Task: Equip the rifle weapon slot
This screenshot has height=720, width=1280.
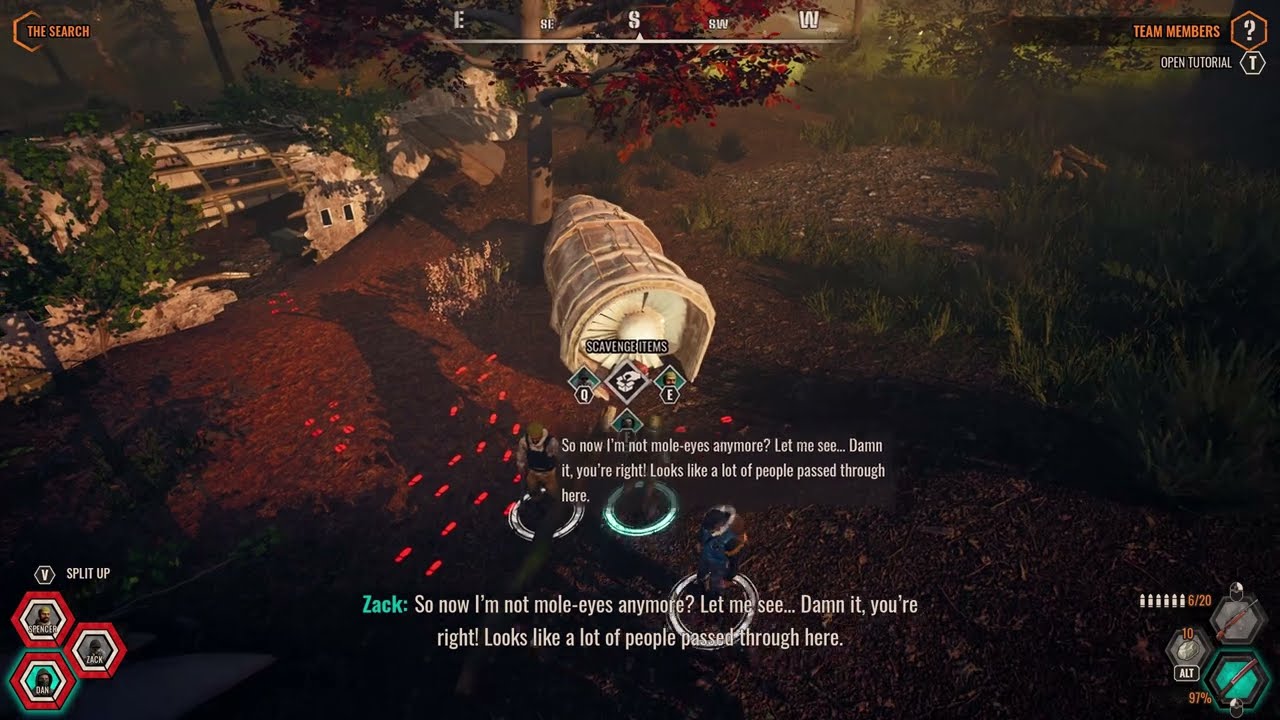Action: (1237, 619)
